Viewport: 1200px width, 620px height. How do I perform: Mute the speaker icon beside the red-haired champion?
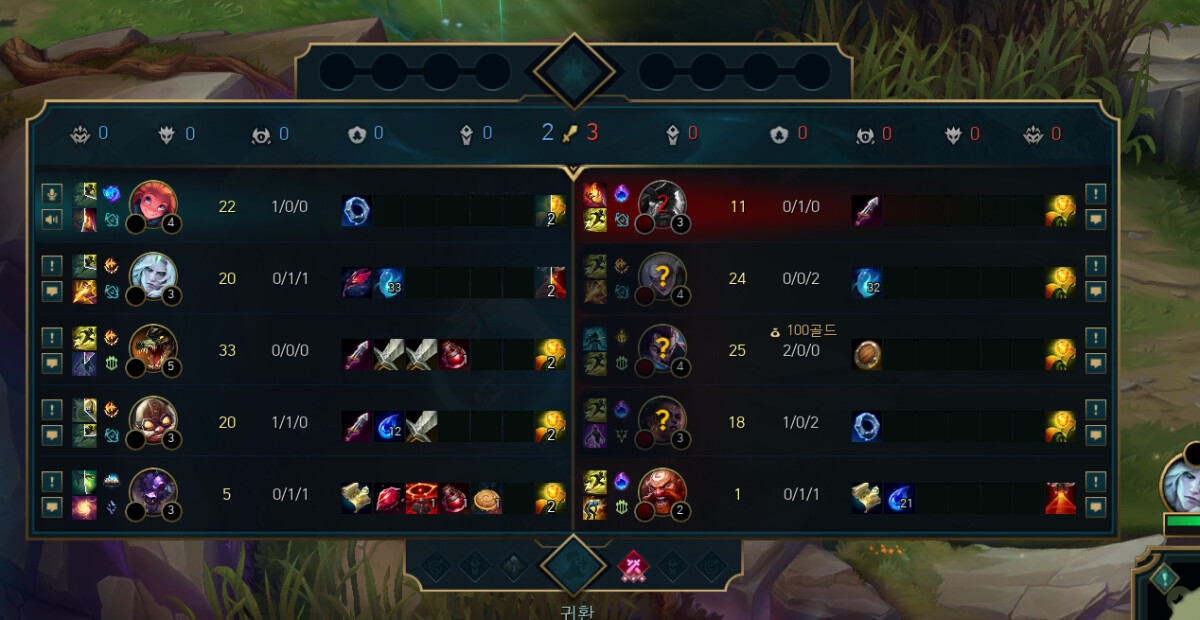tap(52, 219)
